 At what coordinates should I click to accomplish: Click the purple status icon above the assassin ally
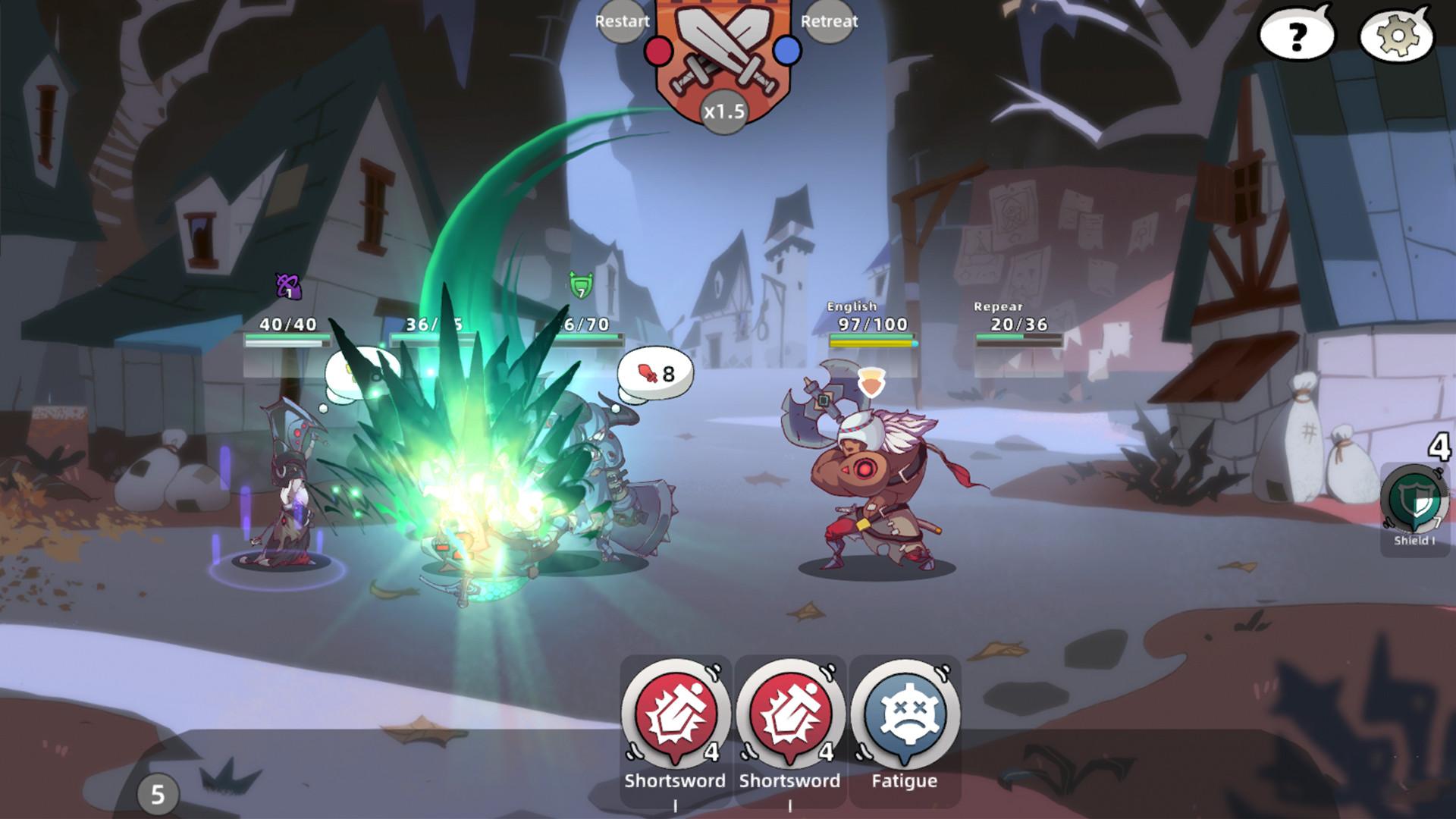coord(288,284)
